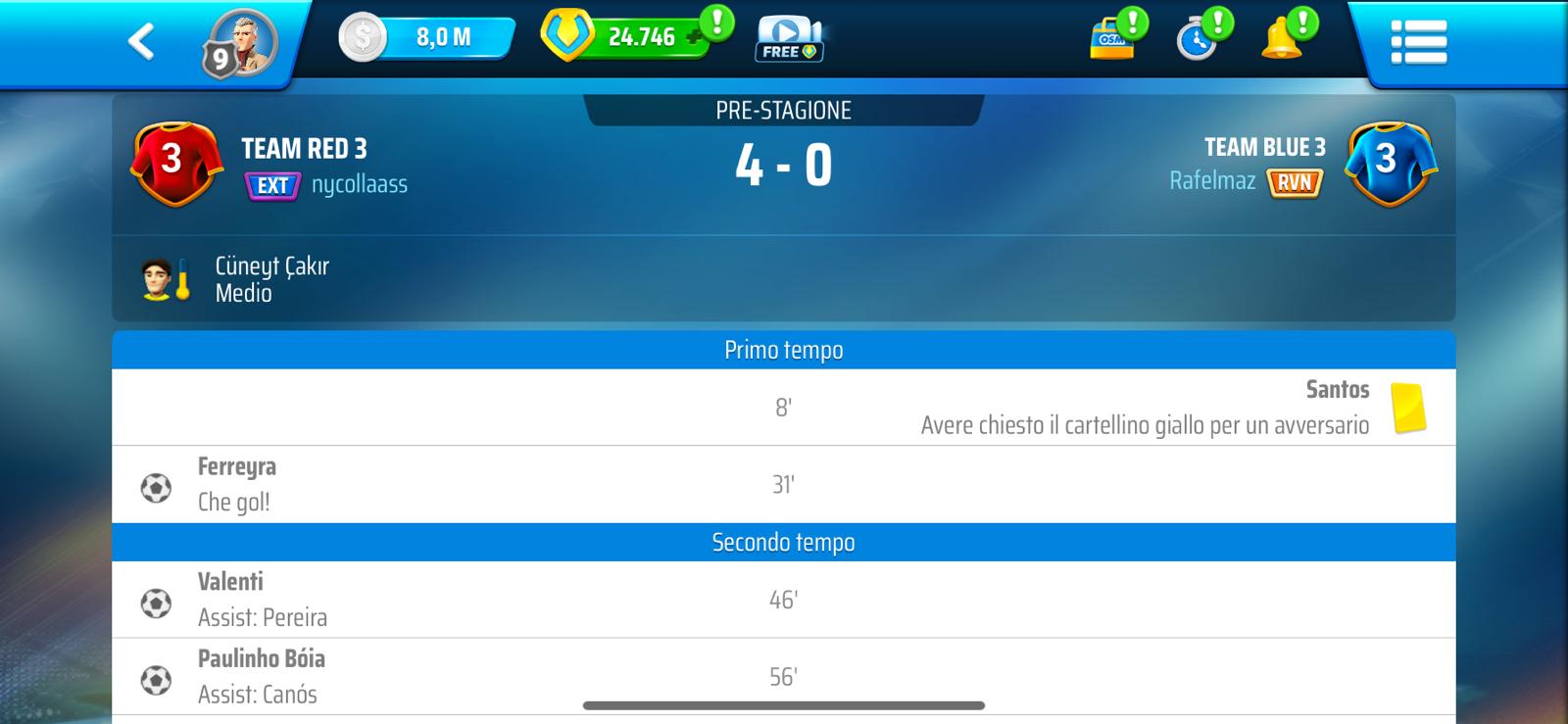The image size is (1568, 724).
Task: Select referee Cüneyt Çakır row
Action: 271,279
